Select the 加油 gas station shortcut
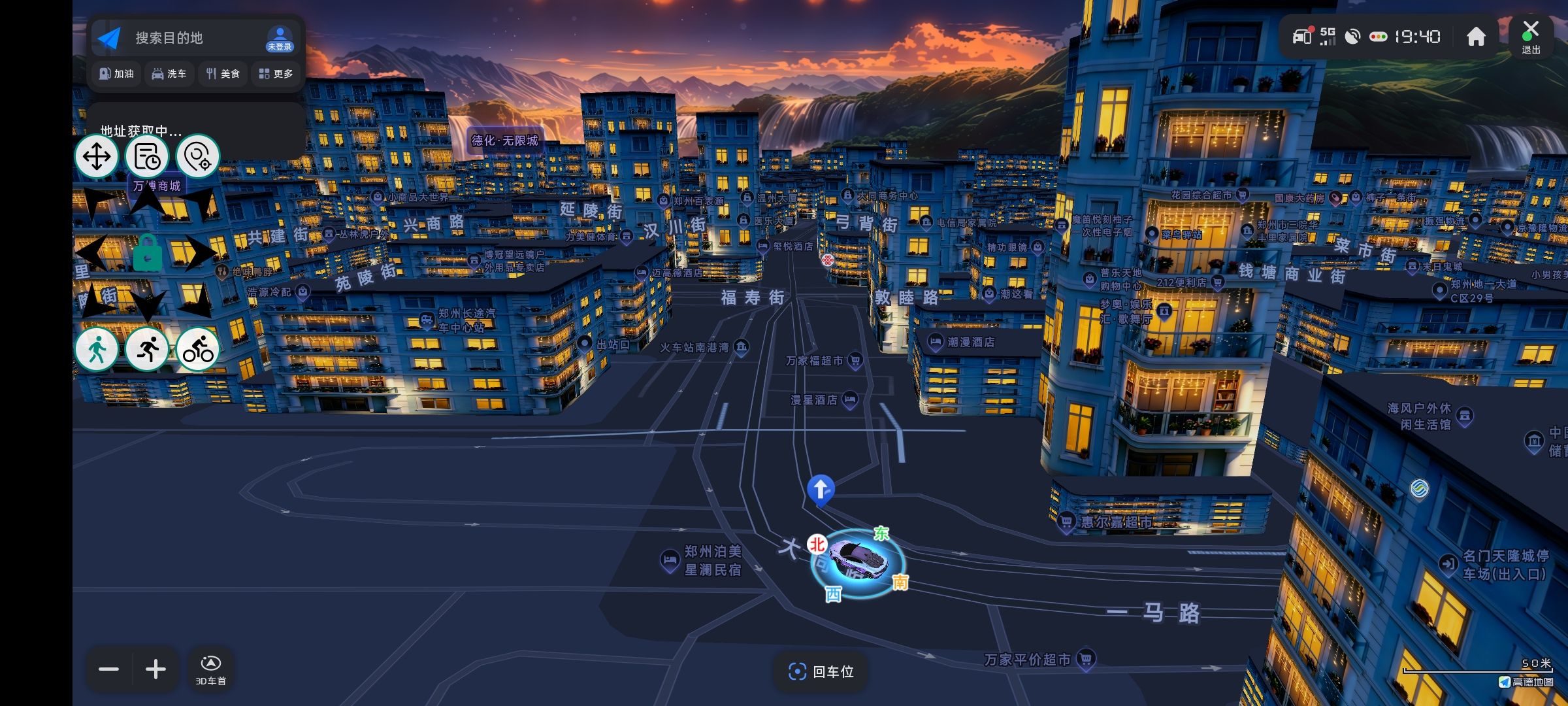This screenshot has width=1568, height=706. 116,74
